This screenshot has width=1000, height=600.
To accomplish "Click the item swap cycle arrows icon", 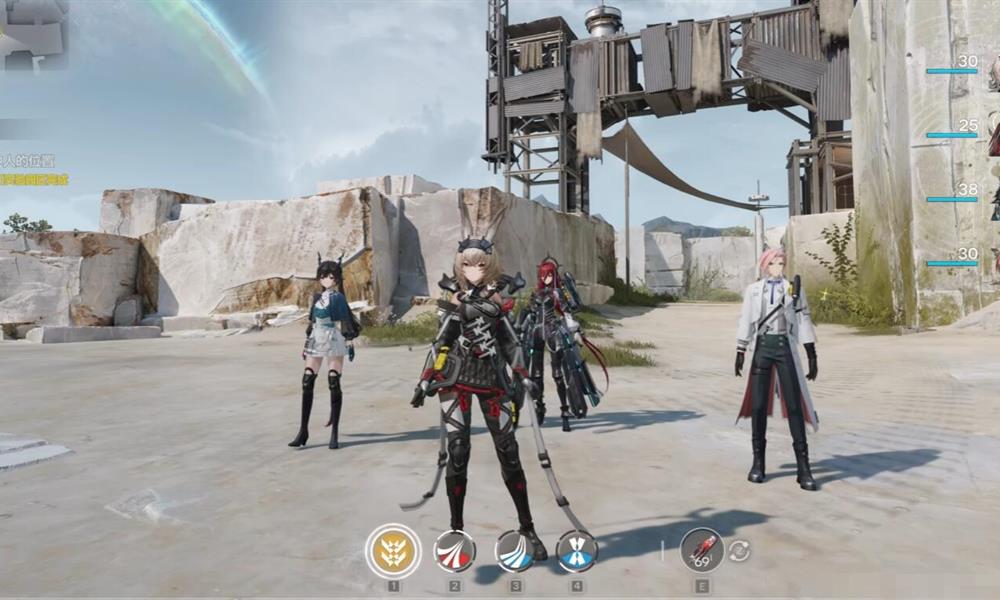I will 738,551.
